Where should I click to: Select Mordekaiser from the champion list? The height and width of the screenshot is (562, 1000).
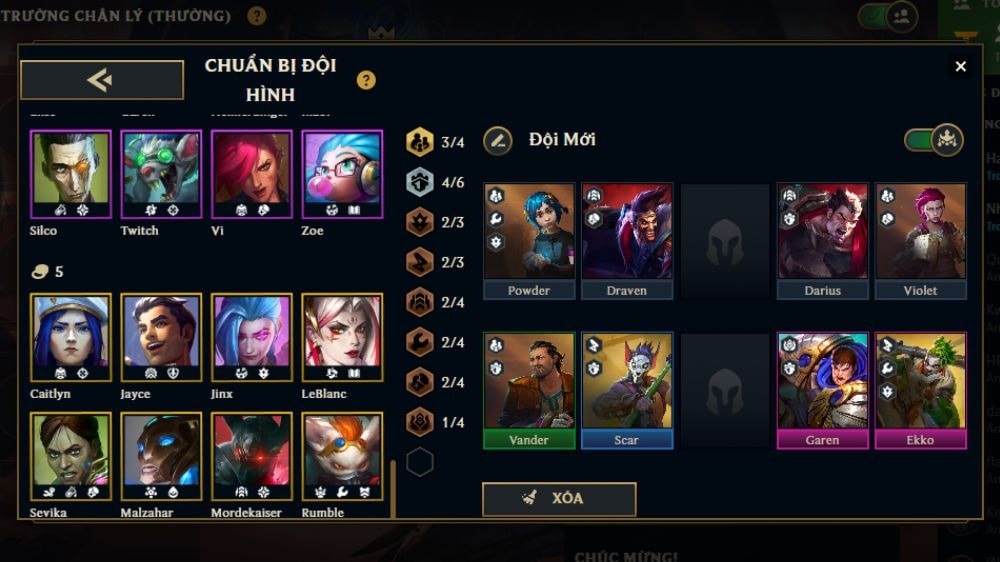coord(252,457)
